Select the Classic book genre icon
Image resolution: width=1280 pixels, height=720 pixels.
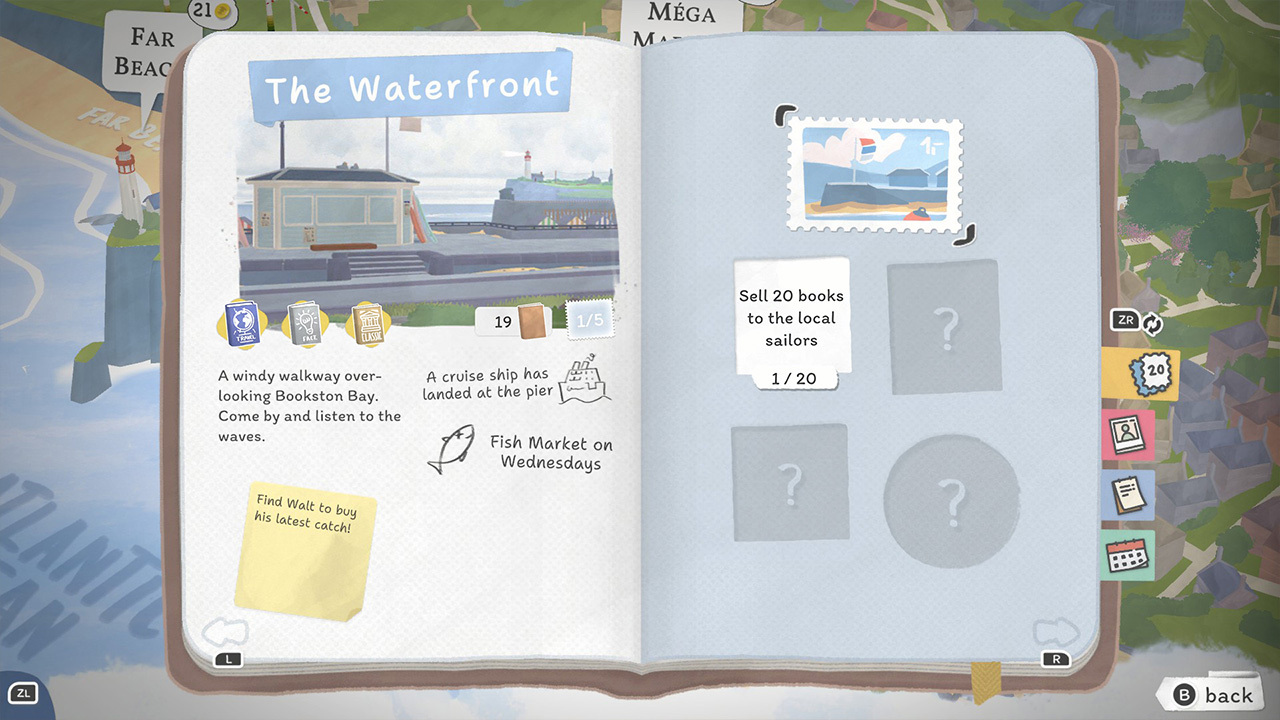(x=366, y=324)
